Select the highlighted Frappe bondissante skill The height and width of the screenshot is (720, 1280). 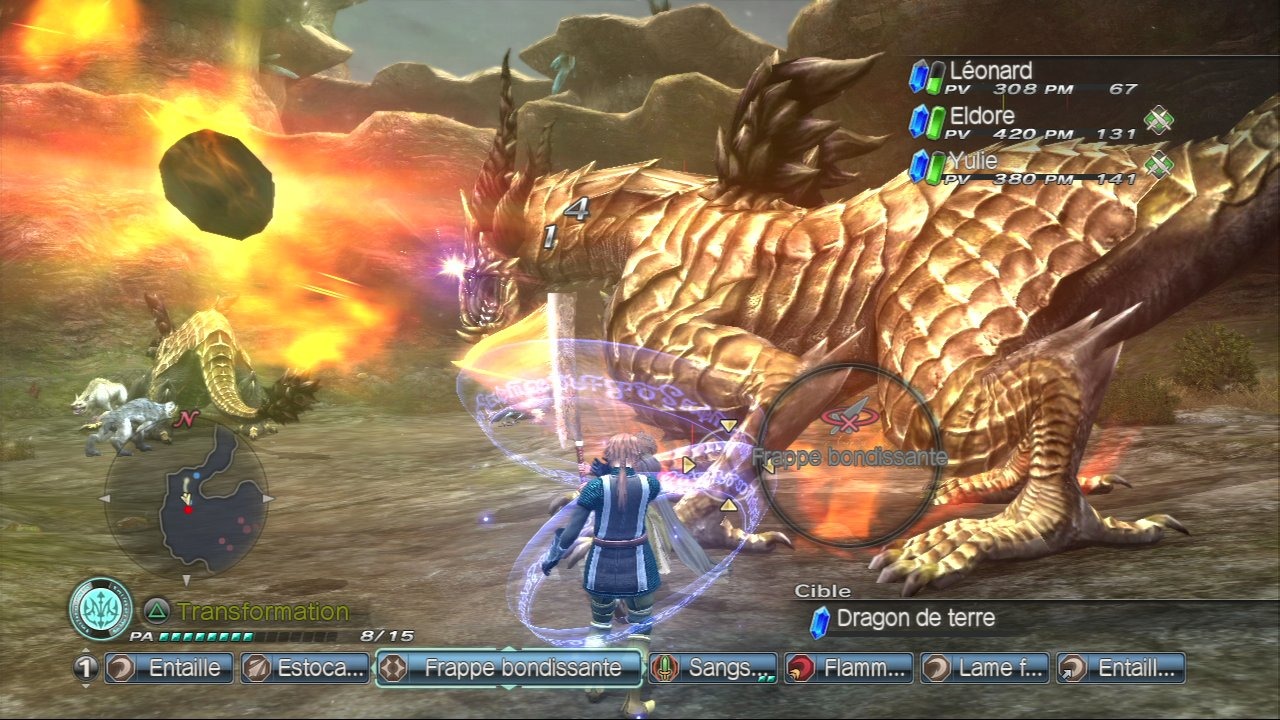coord(508,668)
